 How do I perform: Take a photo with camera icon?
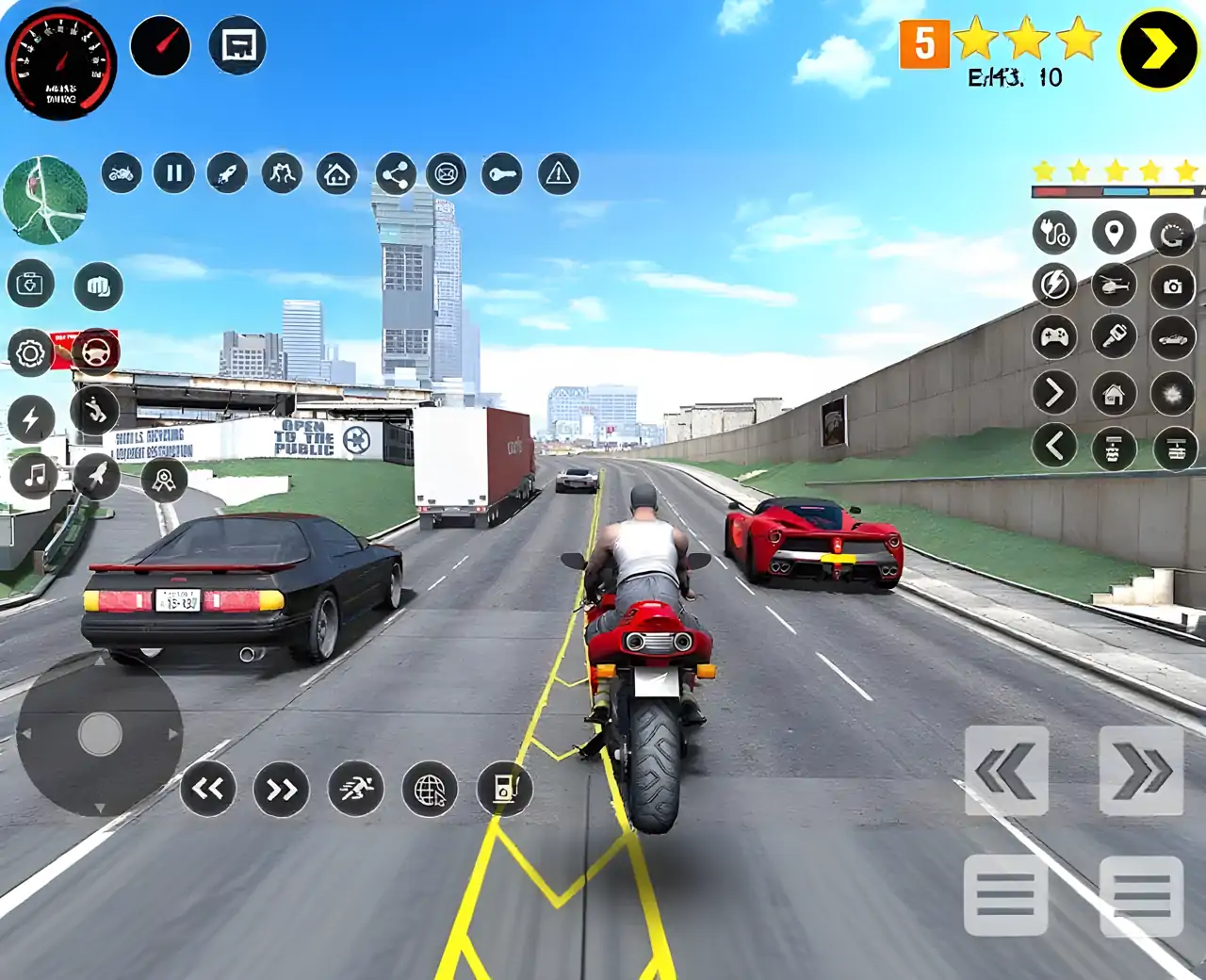pos(1172,286)
